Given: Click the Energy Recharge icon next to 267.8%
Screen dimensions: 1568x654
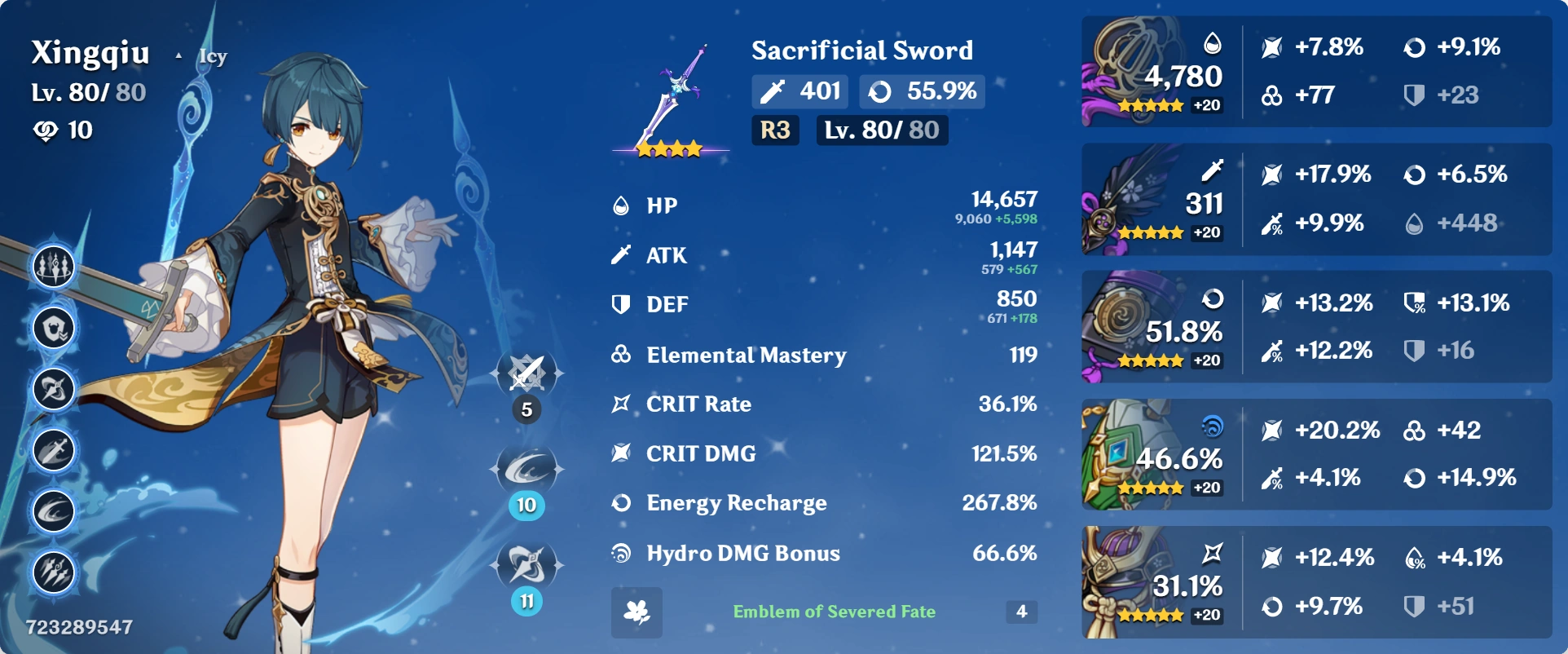Looking at the screenshot, I should [621, 503].
